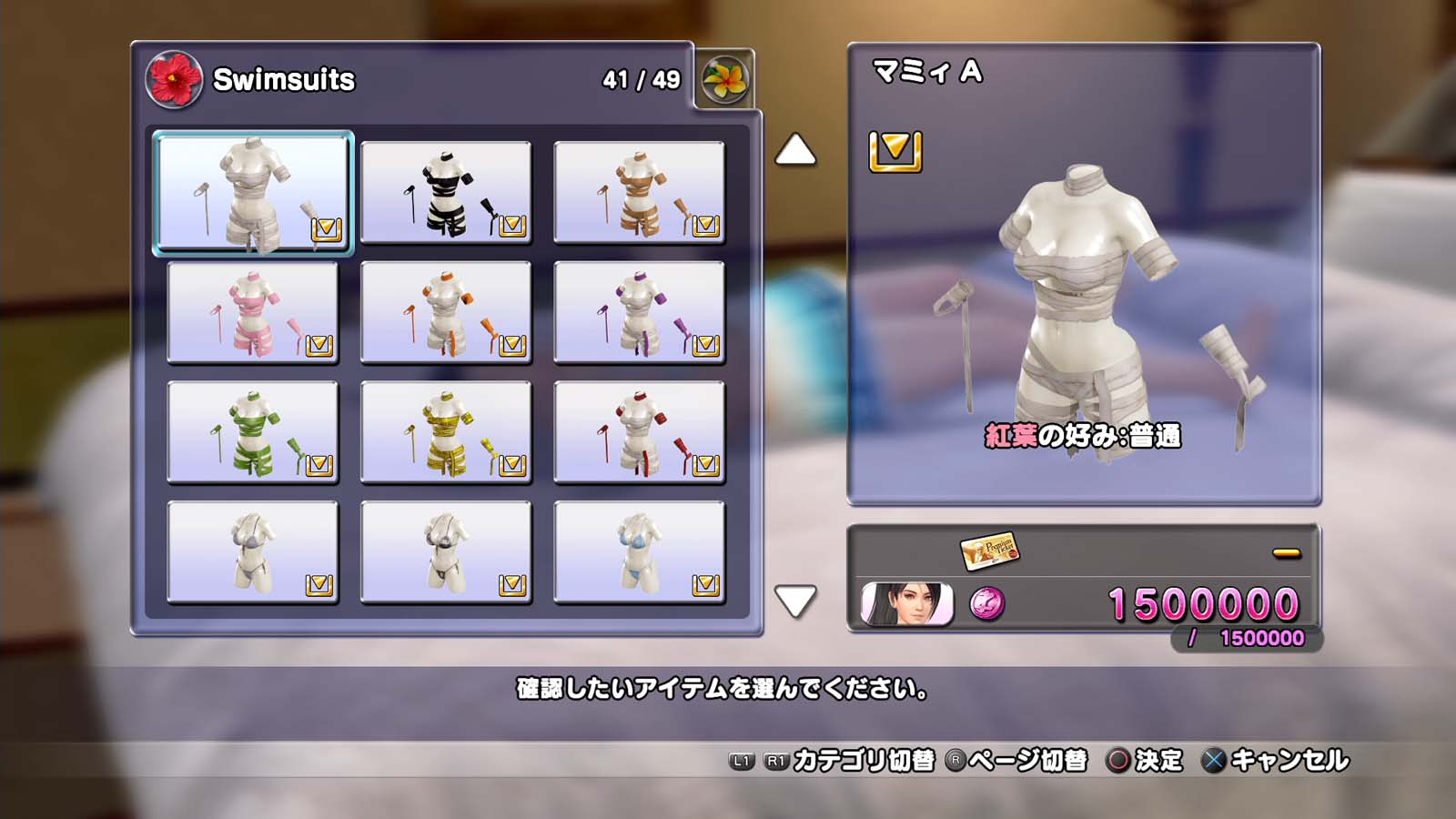Viewport: 1456px width, 819px height.
Task: Click the down arrow for next page
Action: (x=795, y=602)
